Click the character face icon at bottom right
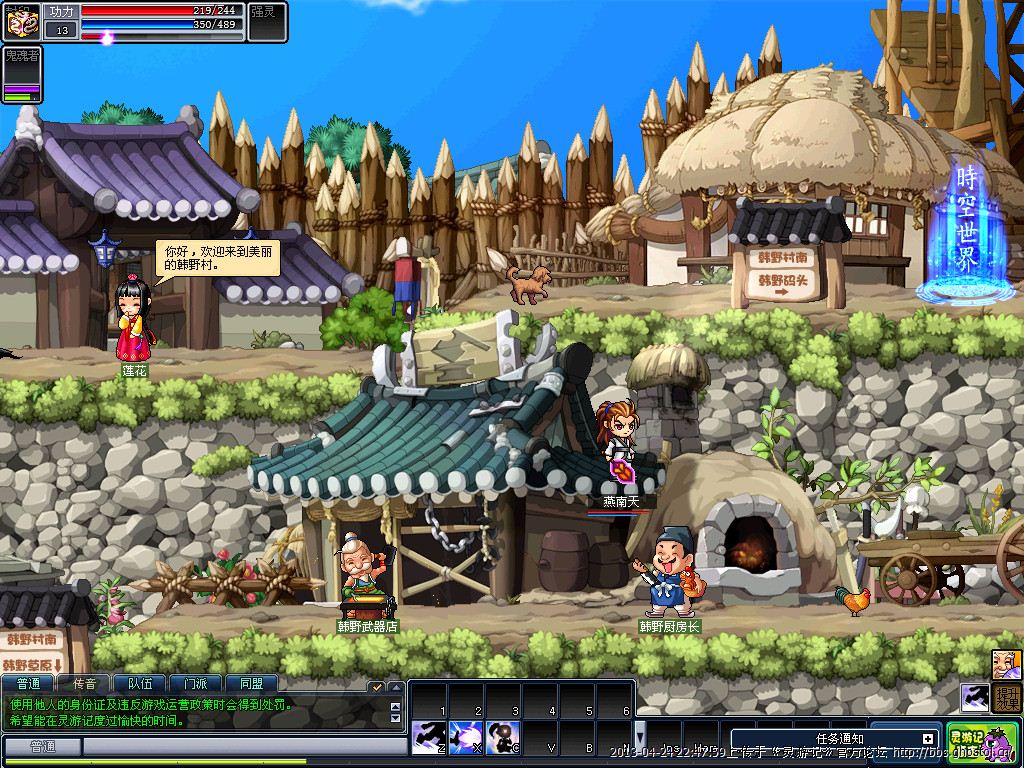This screenshot has width=1024, height=768. (1006, 664)
